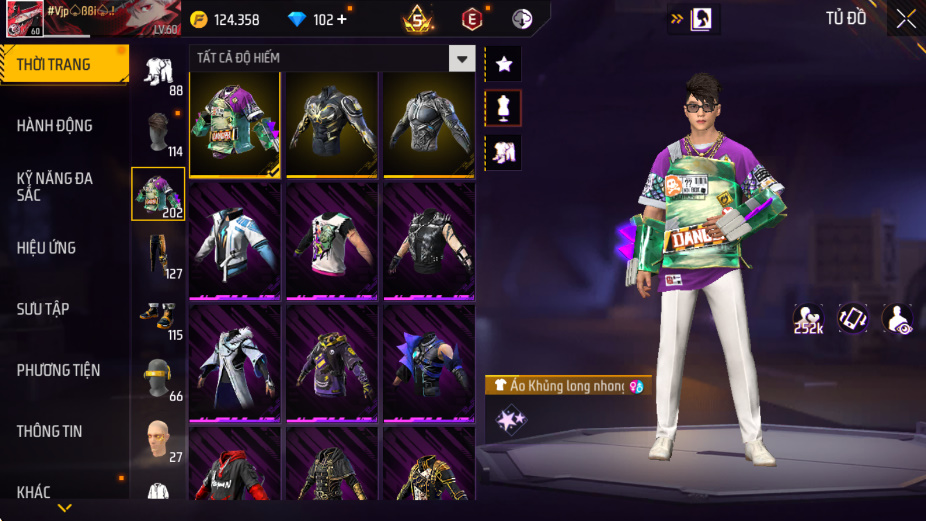This screenshot has width=926, height=521.
Task: Choose the black and gold armored top
Action: 332,124
